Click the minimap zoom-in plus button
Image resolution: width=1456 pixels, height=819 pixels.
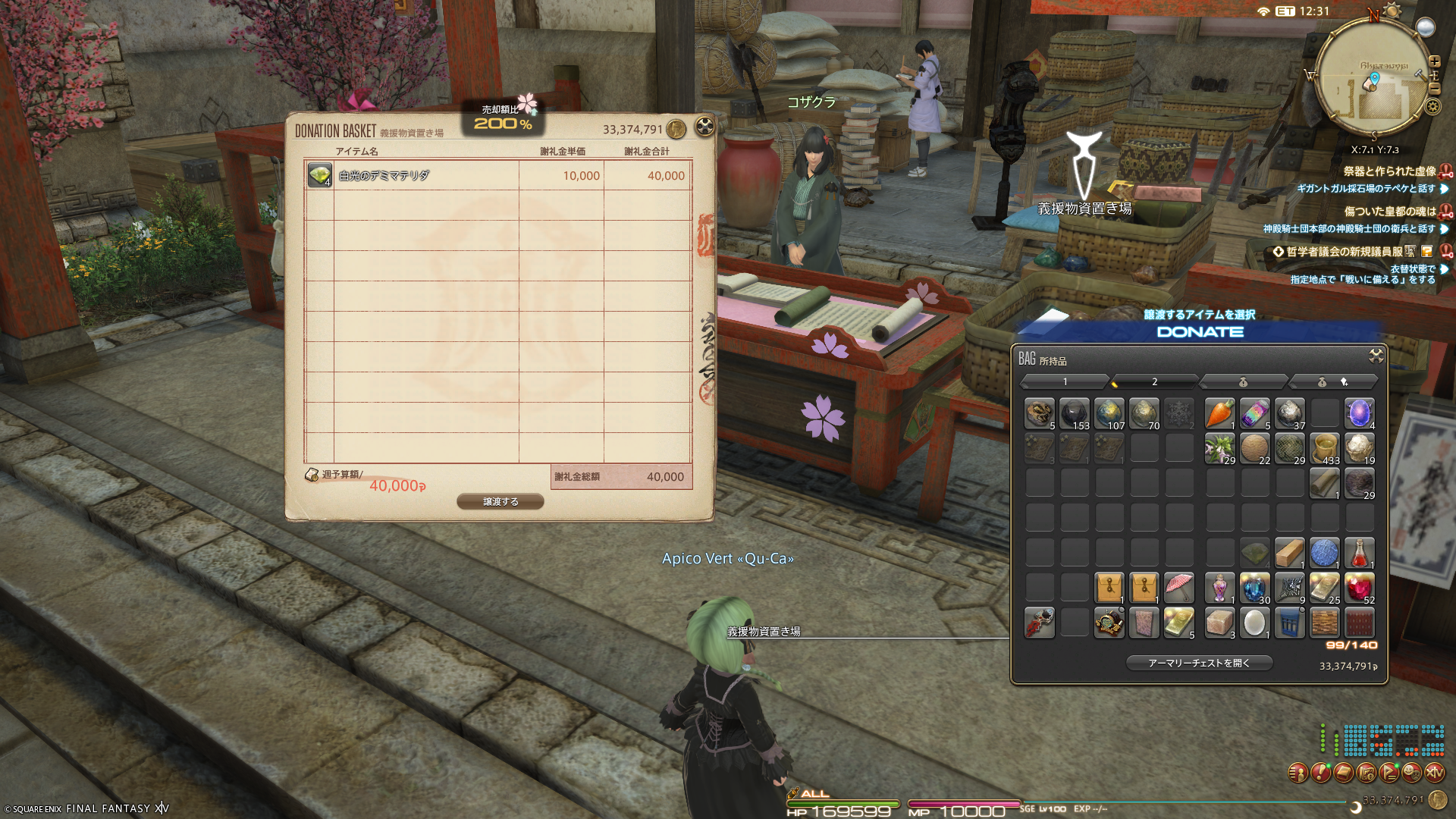click(x=1434, y=61)
